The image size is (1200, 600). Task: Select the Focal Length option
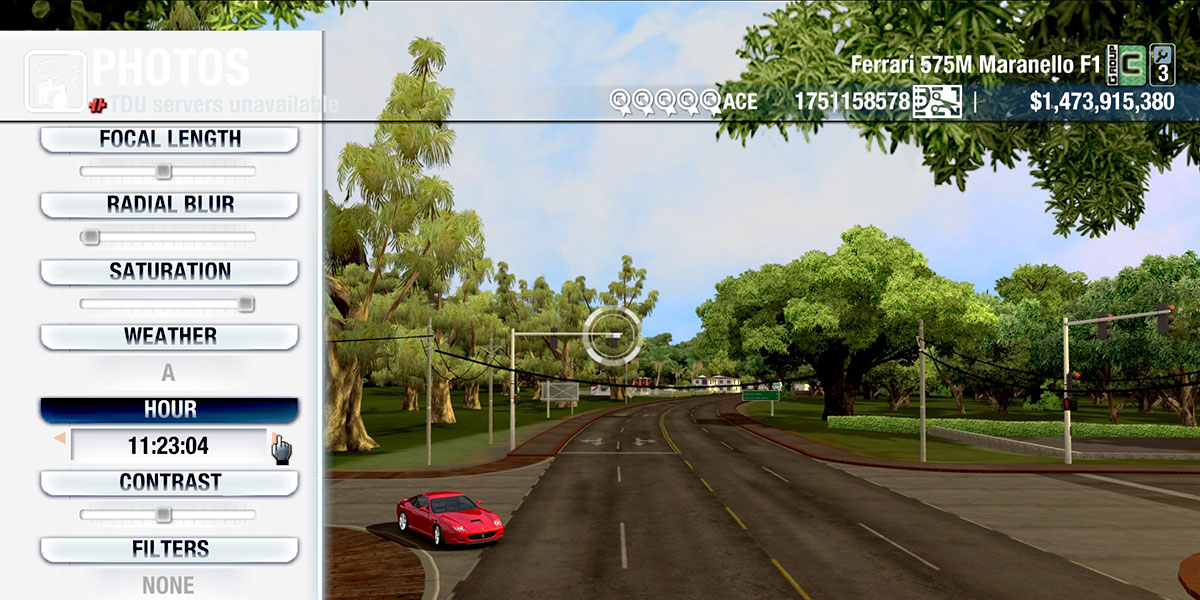(x=169, y=139)
